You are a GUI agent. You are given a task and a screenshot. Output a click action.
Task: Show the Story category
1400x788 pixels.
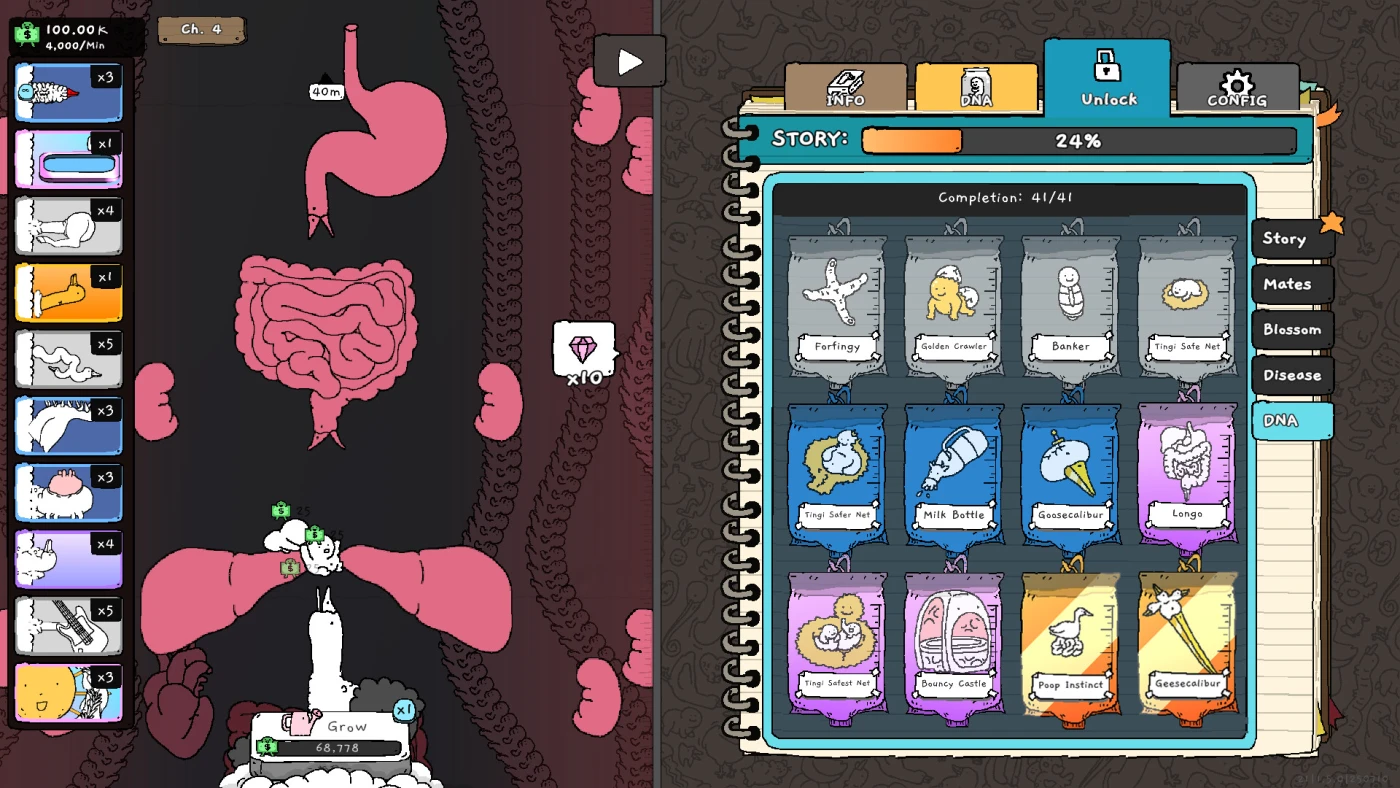[x=1291, y=239]
